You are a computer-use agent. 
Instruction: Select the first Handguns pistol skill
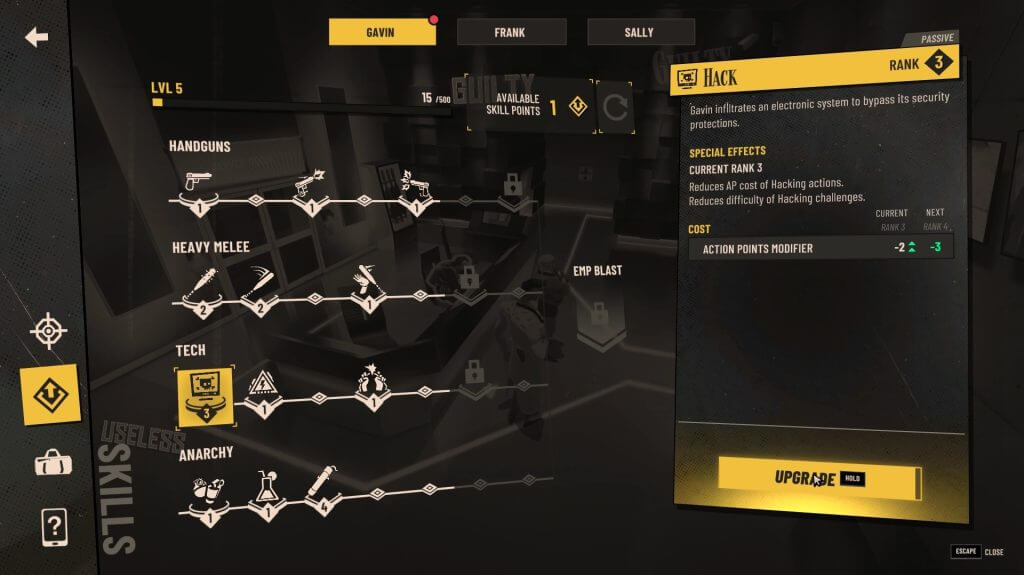coord(199,186)
